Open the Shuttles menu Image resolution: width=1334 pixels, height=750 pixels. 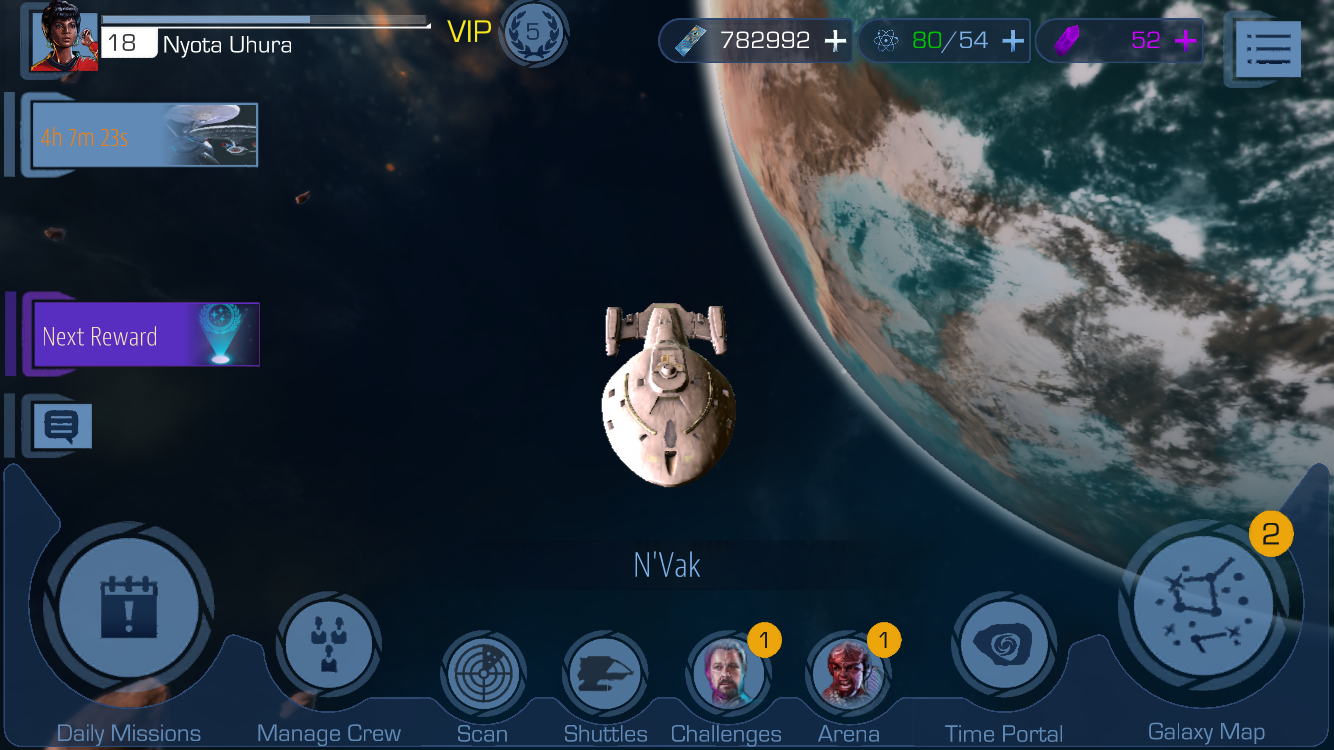tap(605, 673)
